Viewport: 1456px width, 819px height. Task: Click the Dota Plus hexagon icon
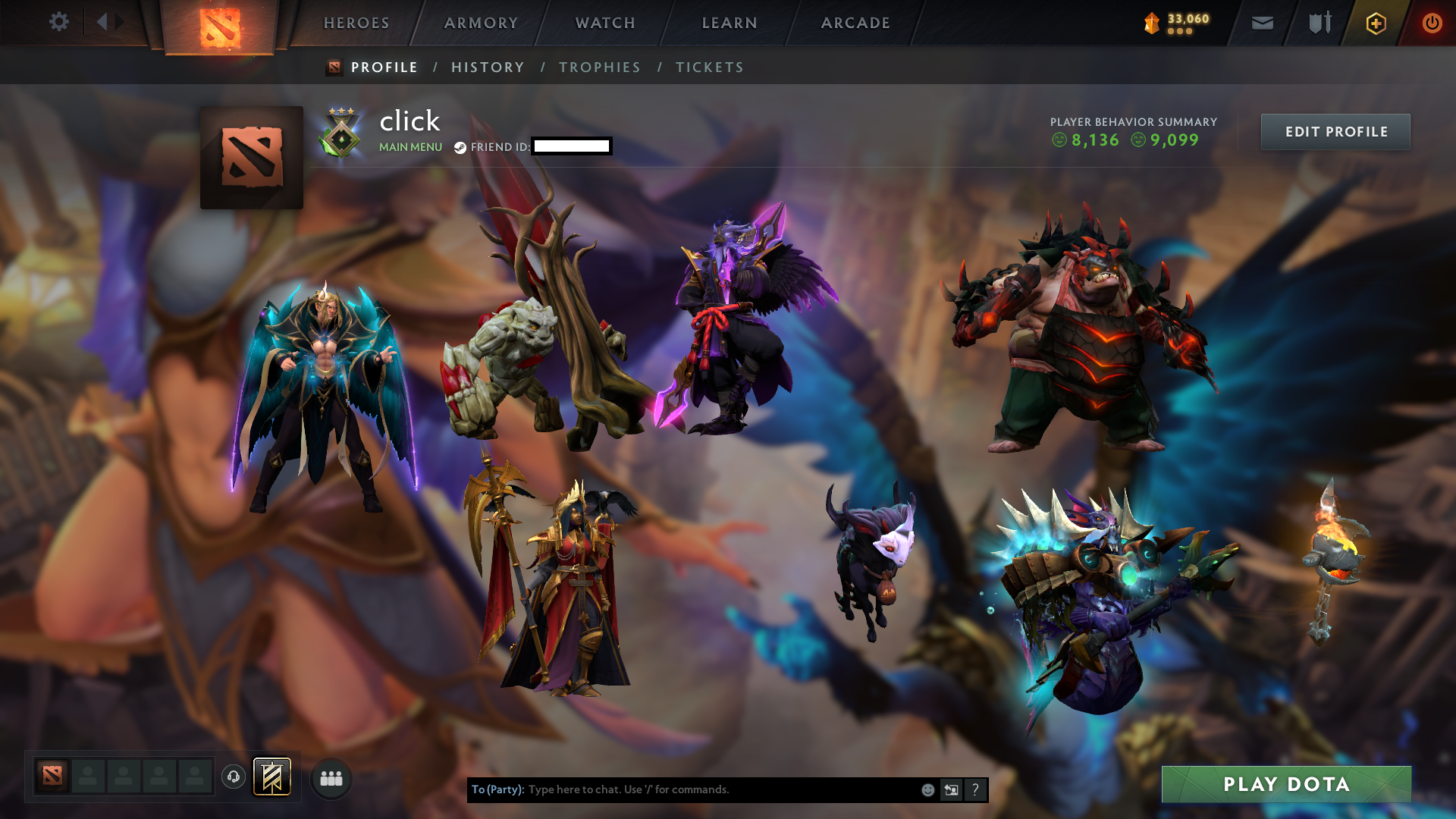[x=1376, y=23]
